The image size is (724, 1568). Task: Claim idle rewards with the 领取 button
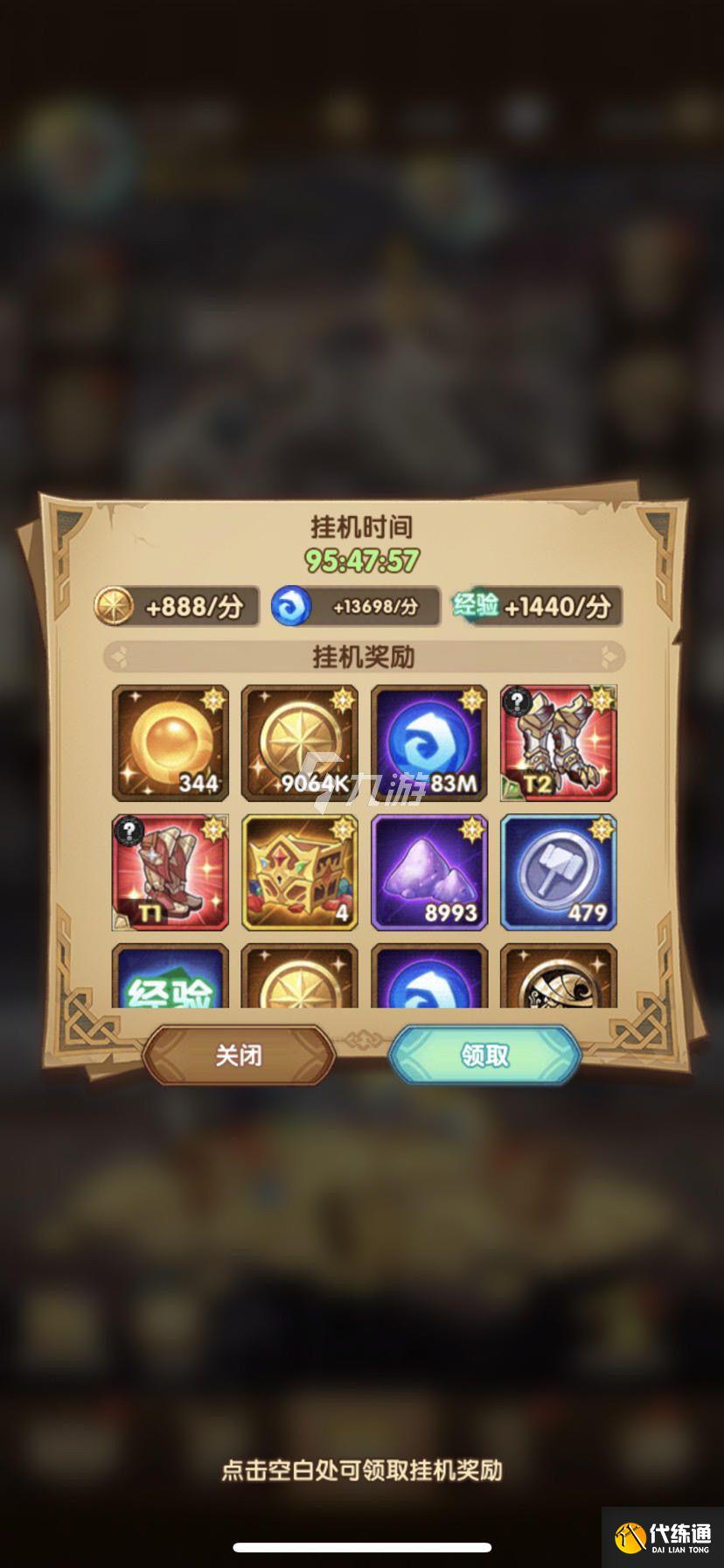[484, 1055]
